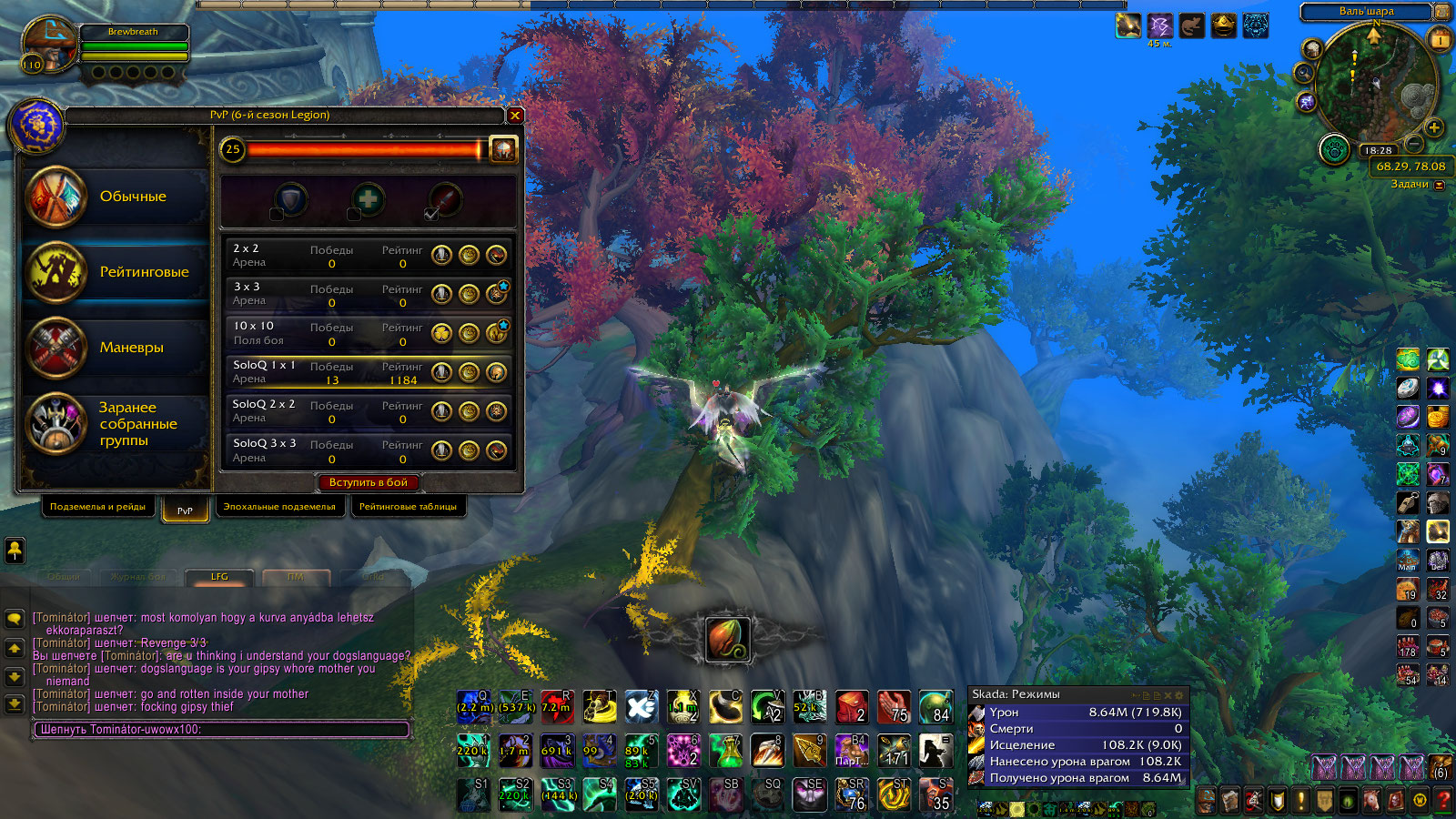
Task: Switch to the LFG chat tab
Action: pyautogui.click(x=219, y=577)
